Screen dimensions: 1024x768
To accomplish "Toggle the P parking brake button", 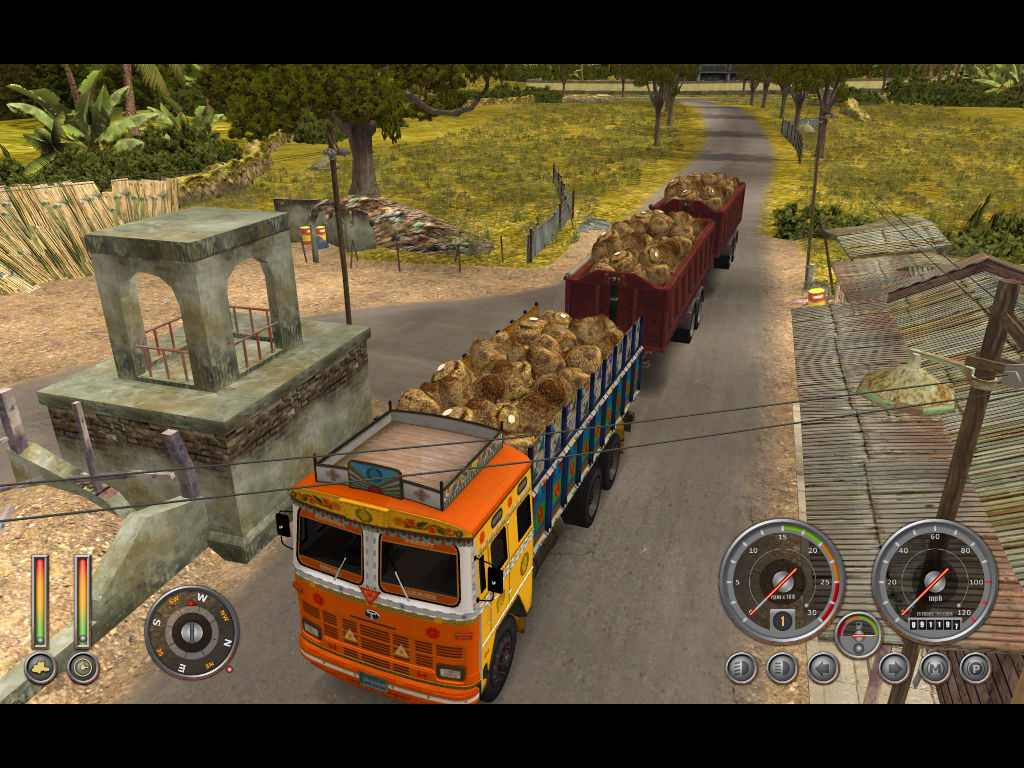I will (975, 667).
